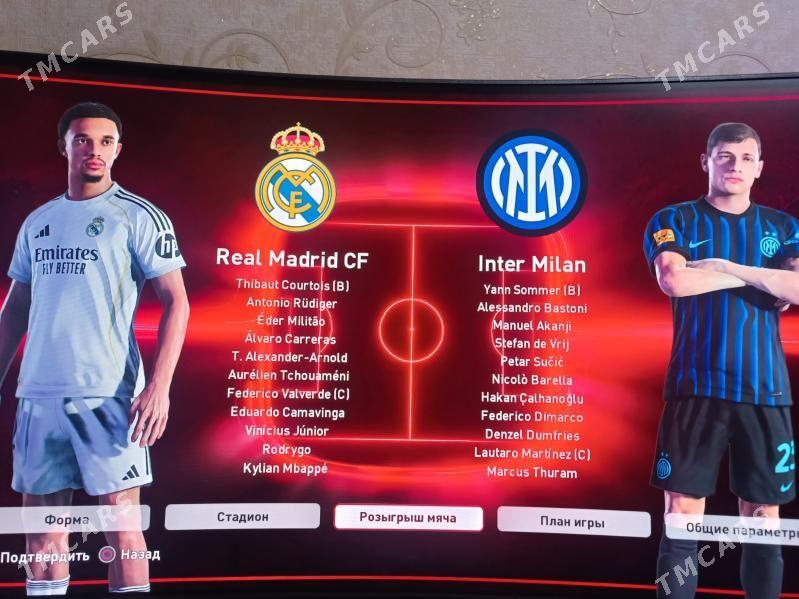This screenshot has height=599, width=799.
Task: Choose the Стадион option
Action: 242,516
